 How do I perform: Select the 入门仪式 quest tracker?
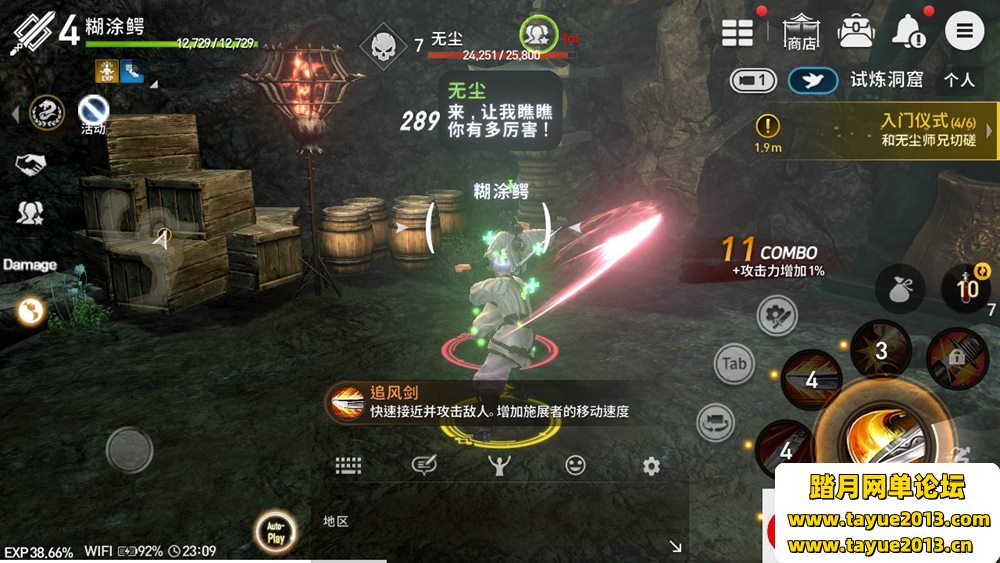click(880, 131)
